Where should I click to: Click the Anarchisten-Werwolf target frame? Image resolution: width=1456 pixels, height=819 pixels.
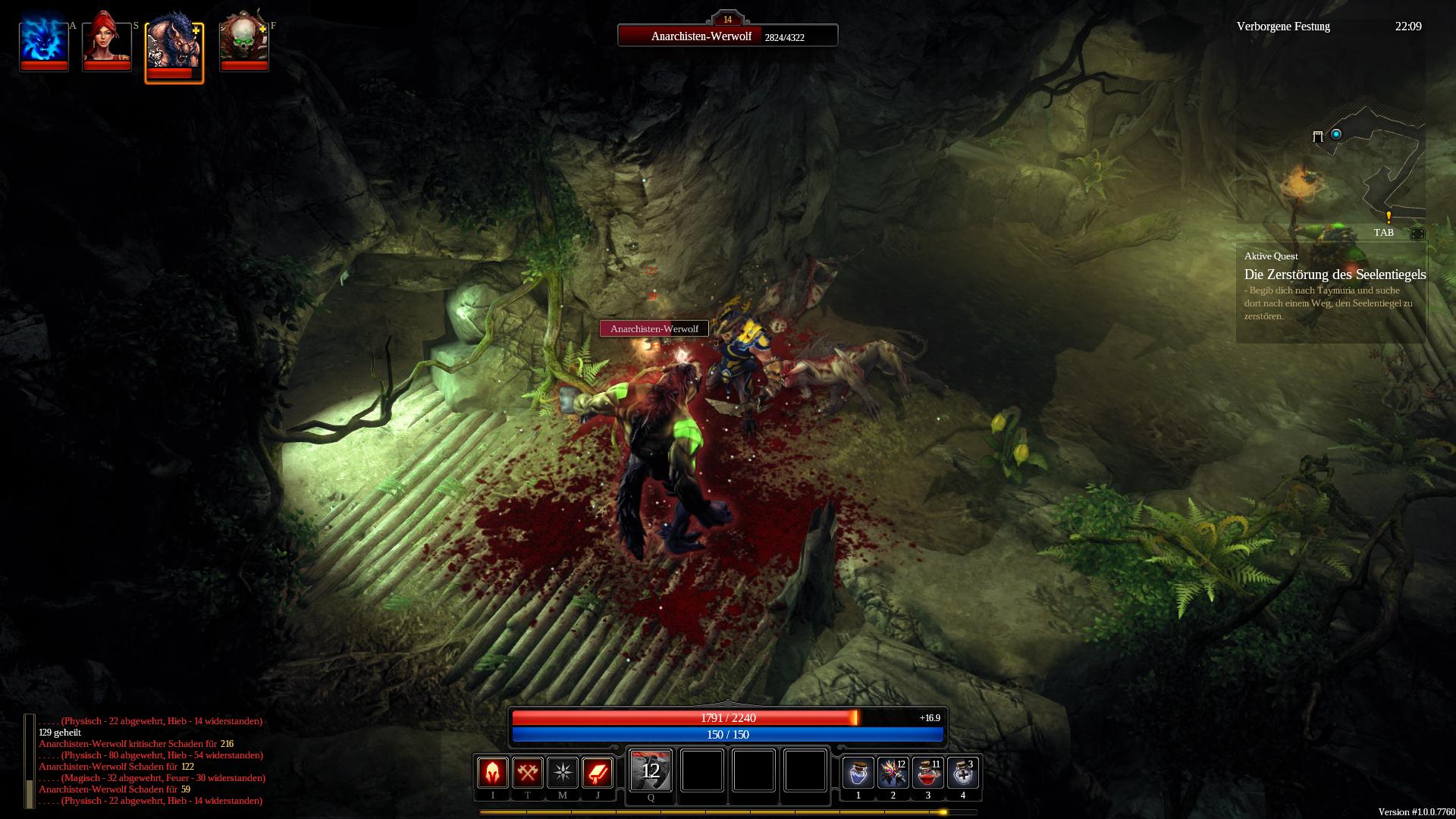click(x=727, y=36)
